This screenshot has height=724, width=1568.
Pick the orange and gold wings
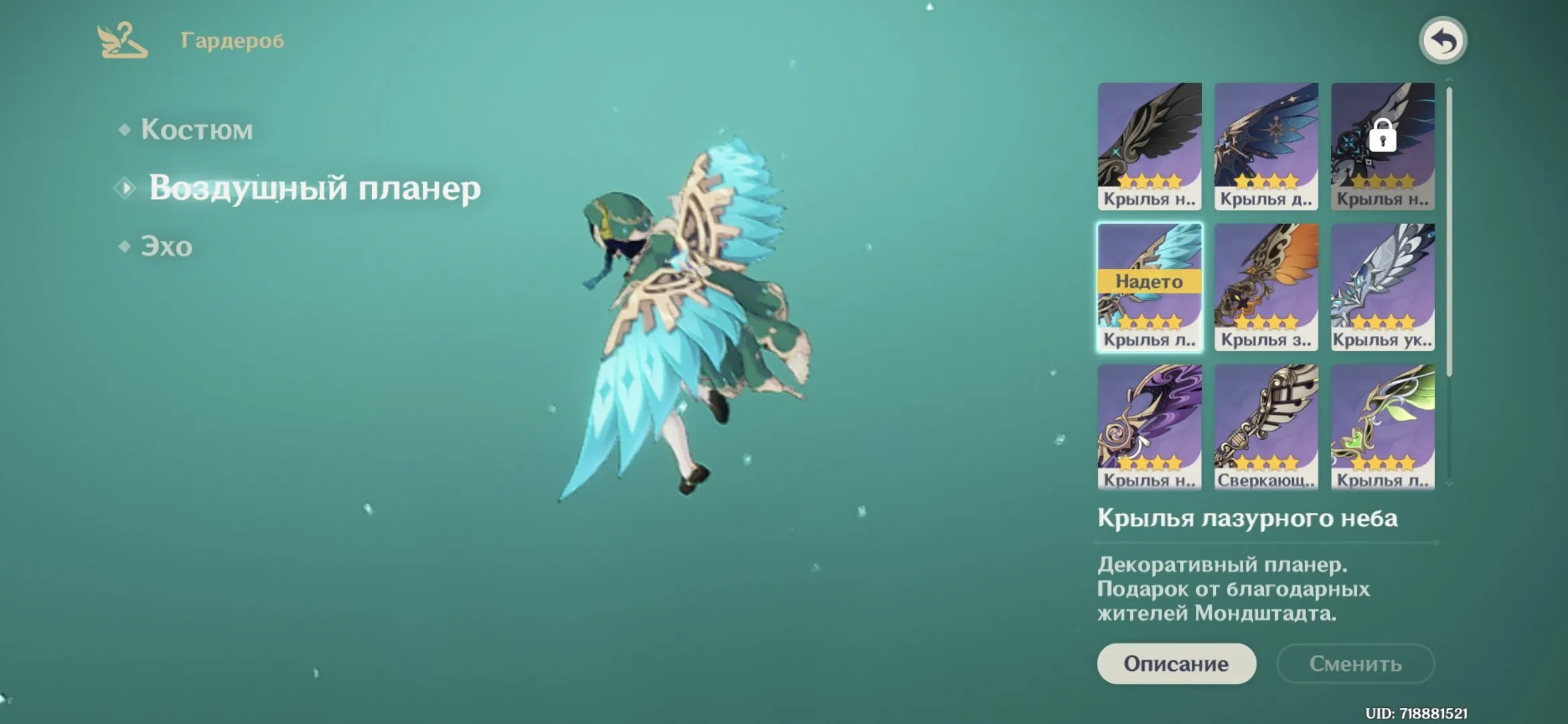tap(1266, 287)
